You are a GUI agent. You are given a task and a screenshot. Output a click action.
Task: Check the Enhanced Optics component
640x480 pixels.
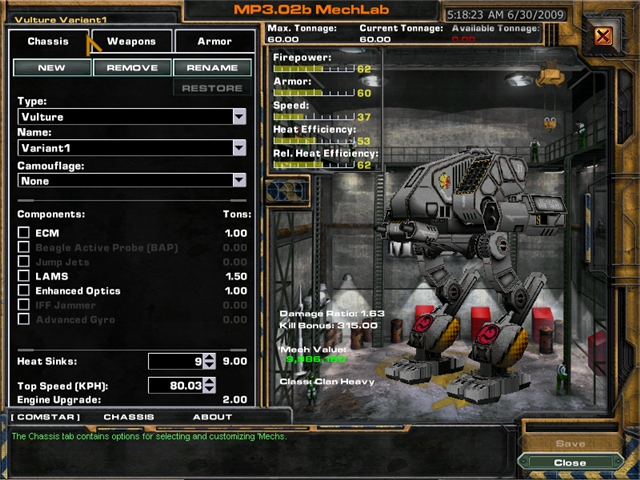point(24,291)
